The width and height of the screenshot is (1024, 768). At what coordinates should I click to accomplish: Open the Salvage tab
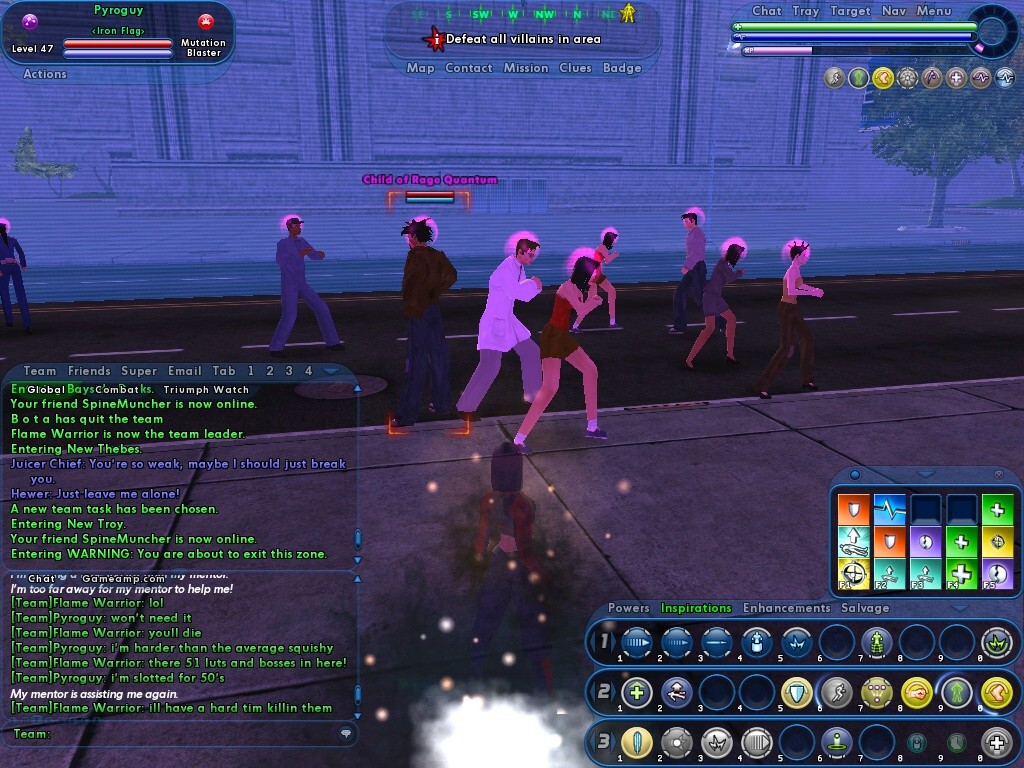(865, 608)
